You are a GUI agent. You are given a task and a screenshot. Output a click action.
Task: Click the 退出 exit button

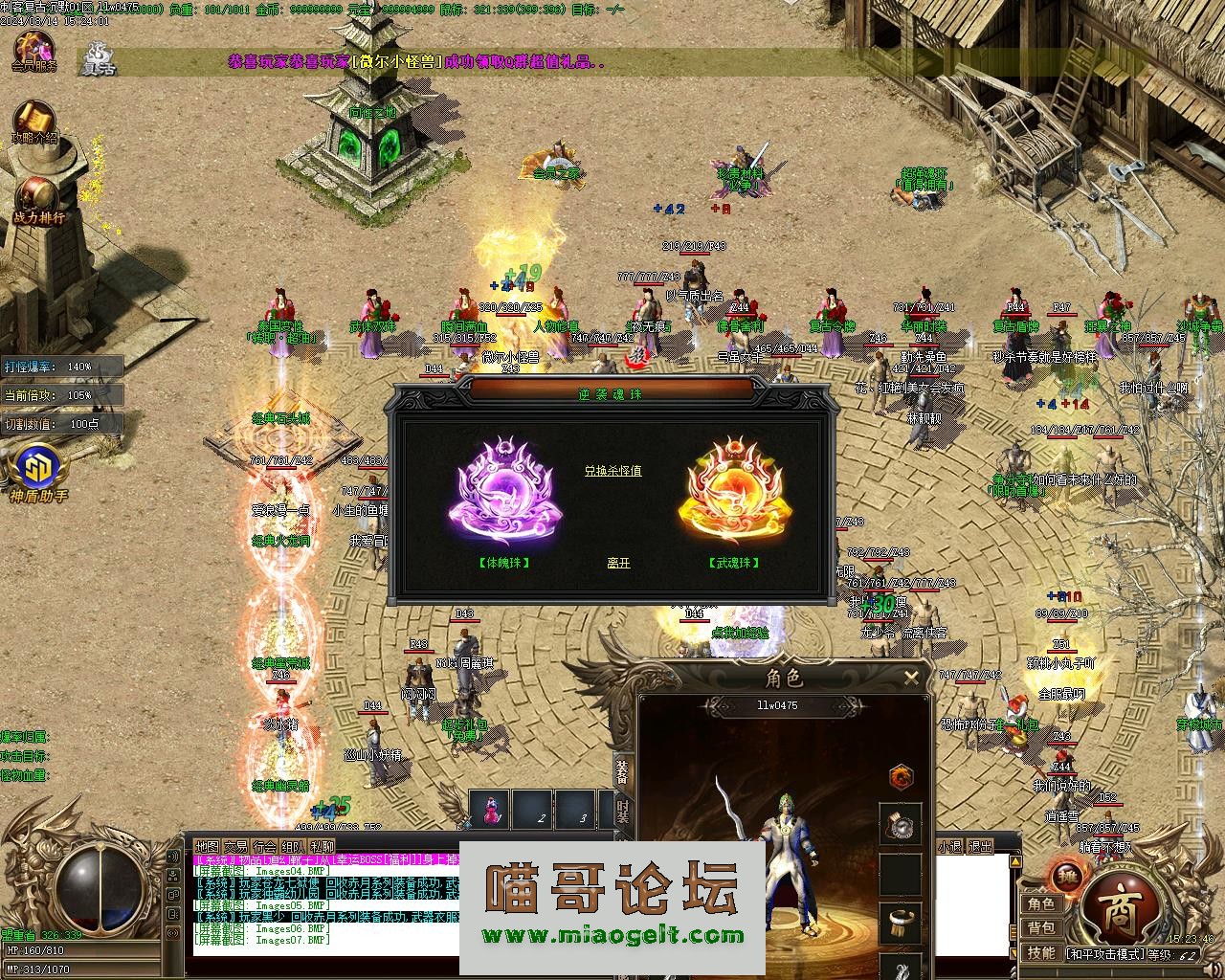click(x=980, y=847)
